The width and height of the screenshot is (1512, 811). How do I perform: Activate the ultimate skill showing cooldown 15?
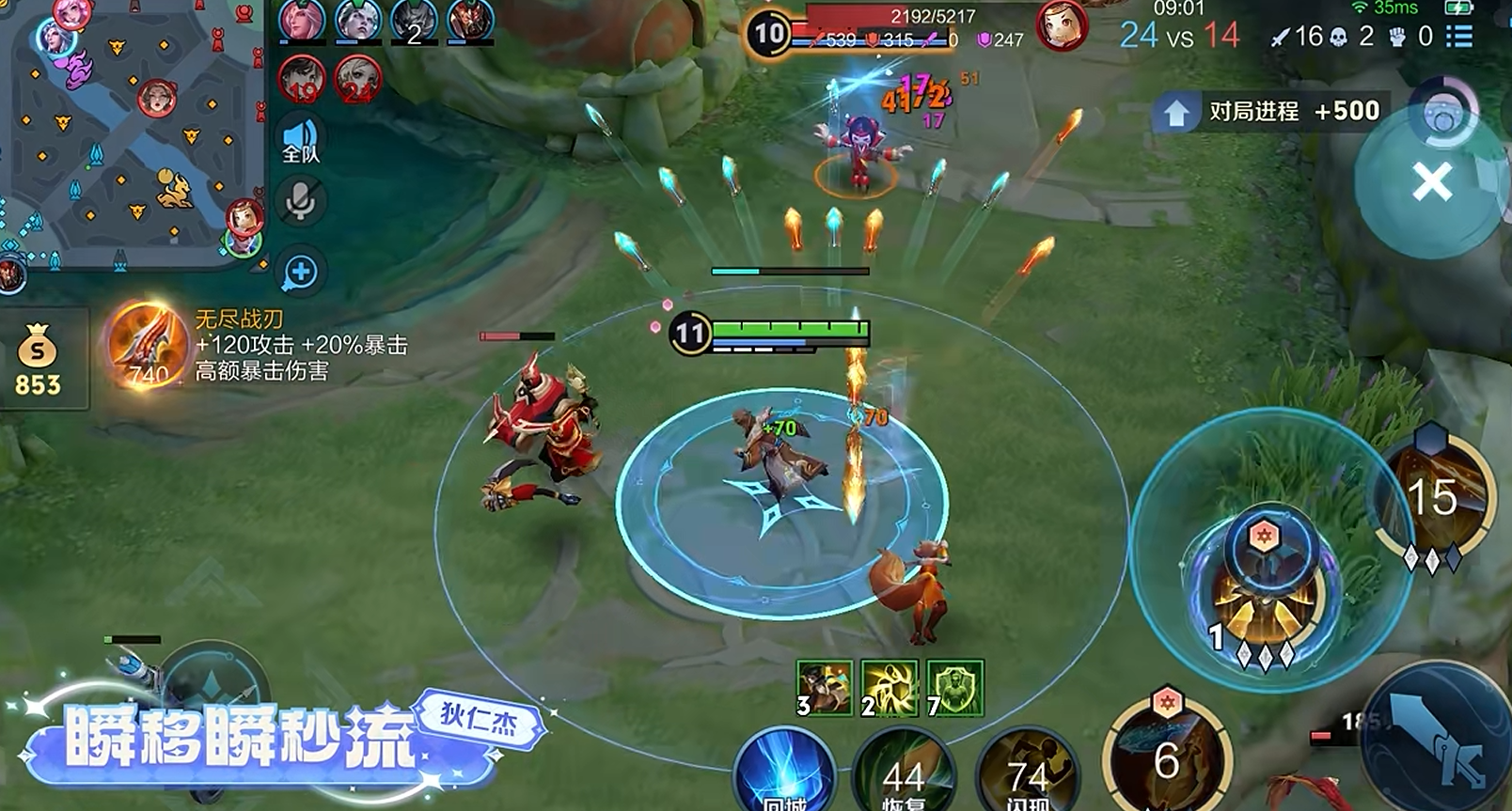pyautogui.click(x=1433, y=497)
